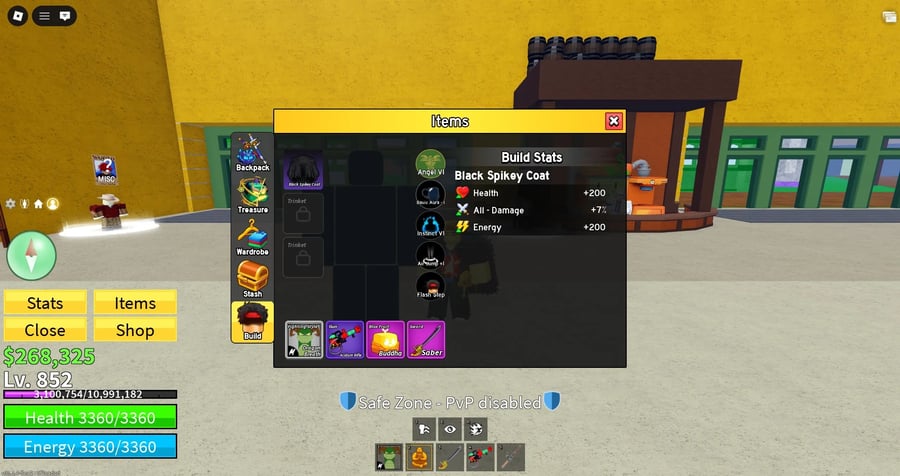Open the Shop menu
Viewport: 900px width, 476px height.
135,330
